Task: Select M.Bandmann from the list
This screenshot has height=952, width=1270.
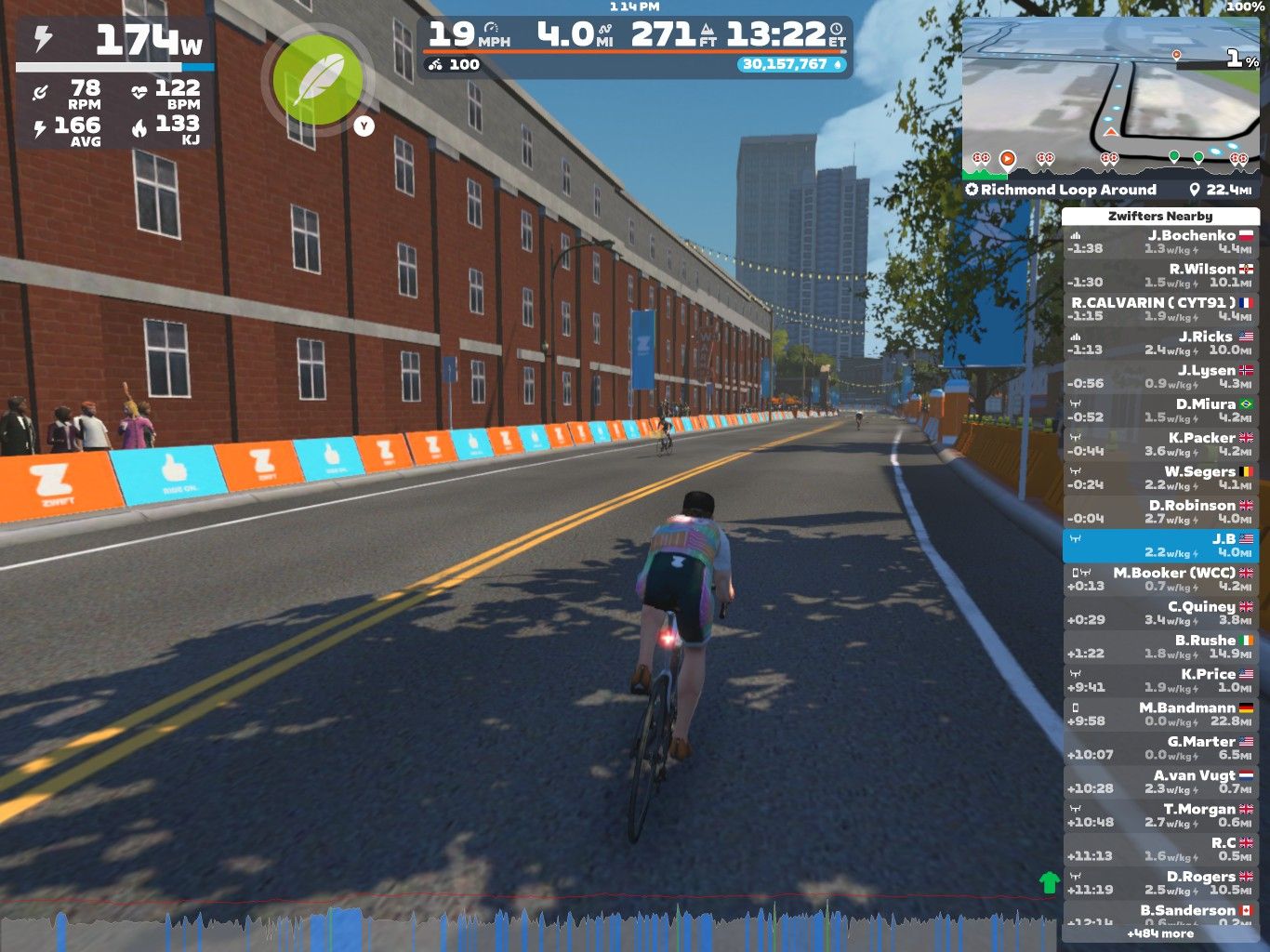Action: coord(1160,714)
